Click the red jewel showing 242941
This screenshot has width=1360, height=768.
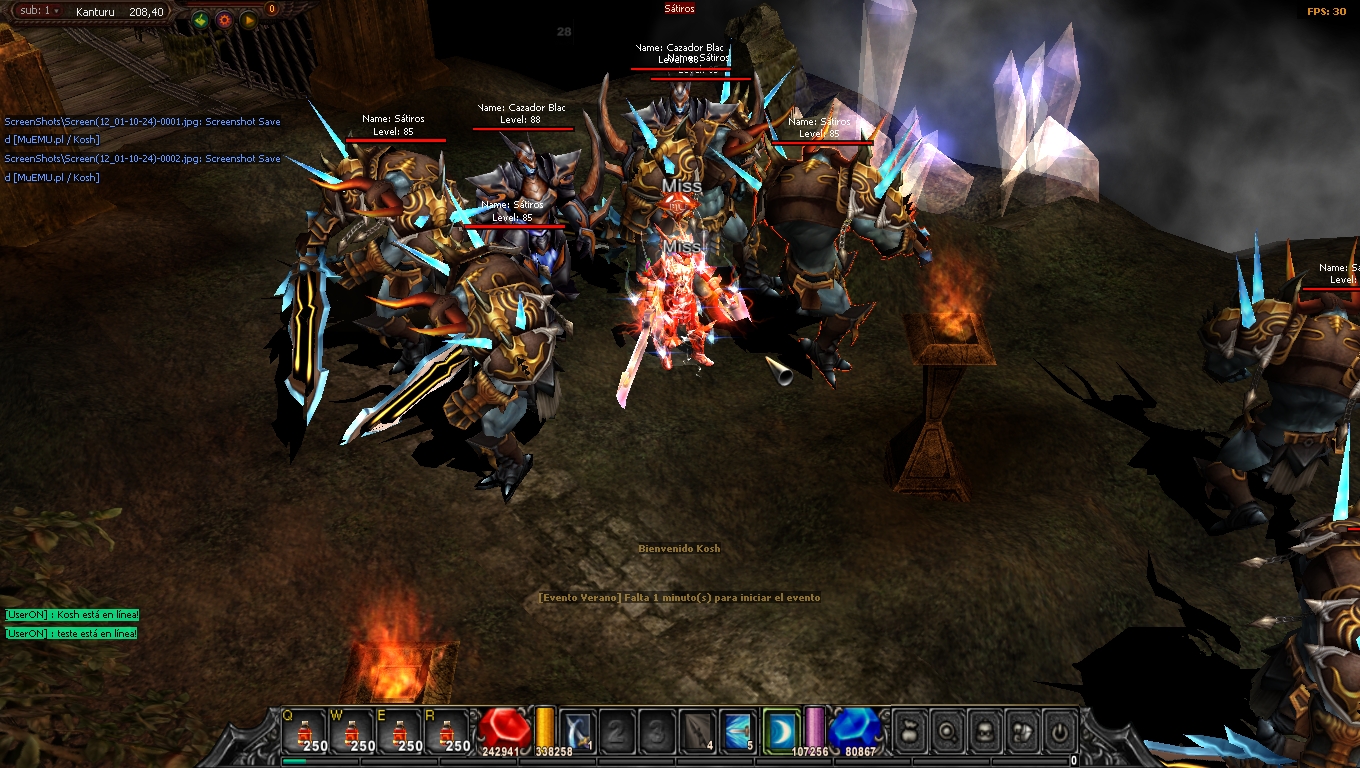pyautogui.click(x=502, y=730)
